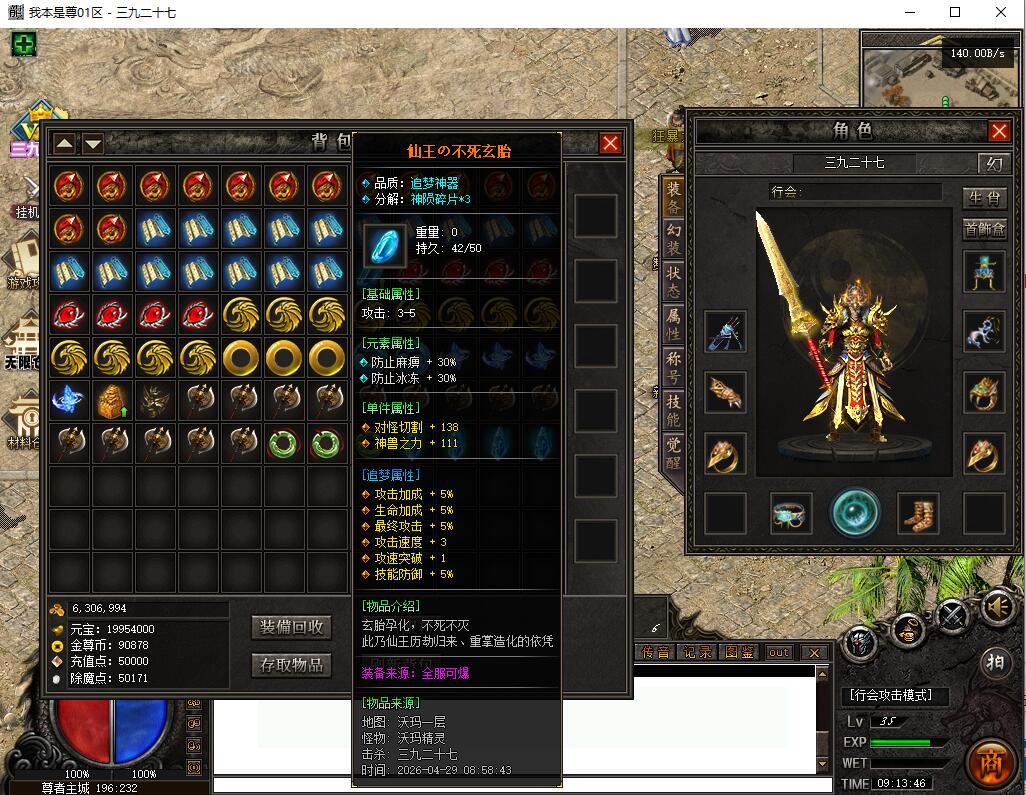Toggle the sound speaker icon
The height and width of the screenshot is (795, 1026).
click(x=998, y=607)
